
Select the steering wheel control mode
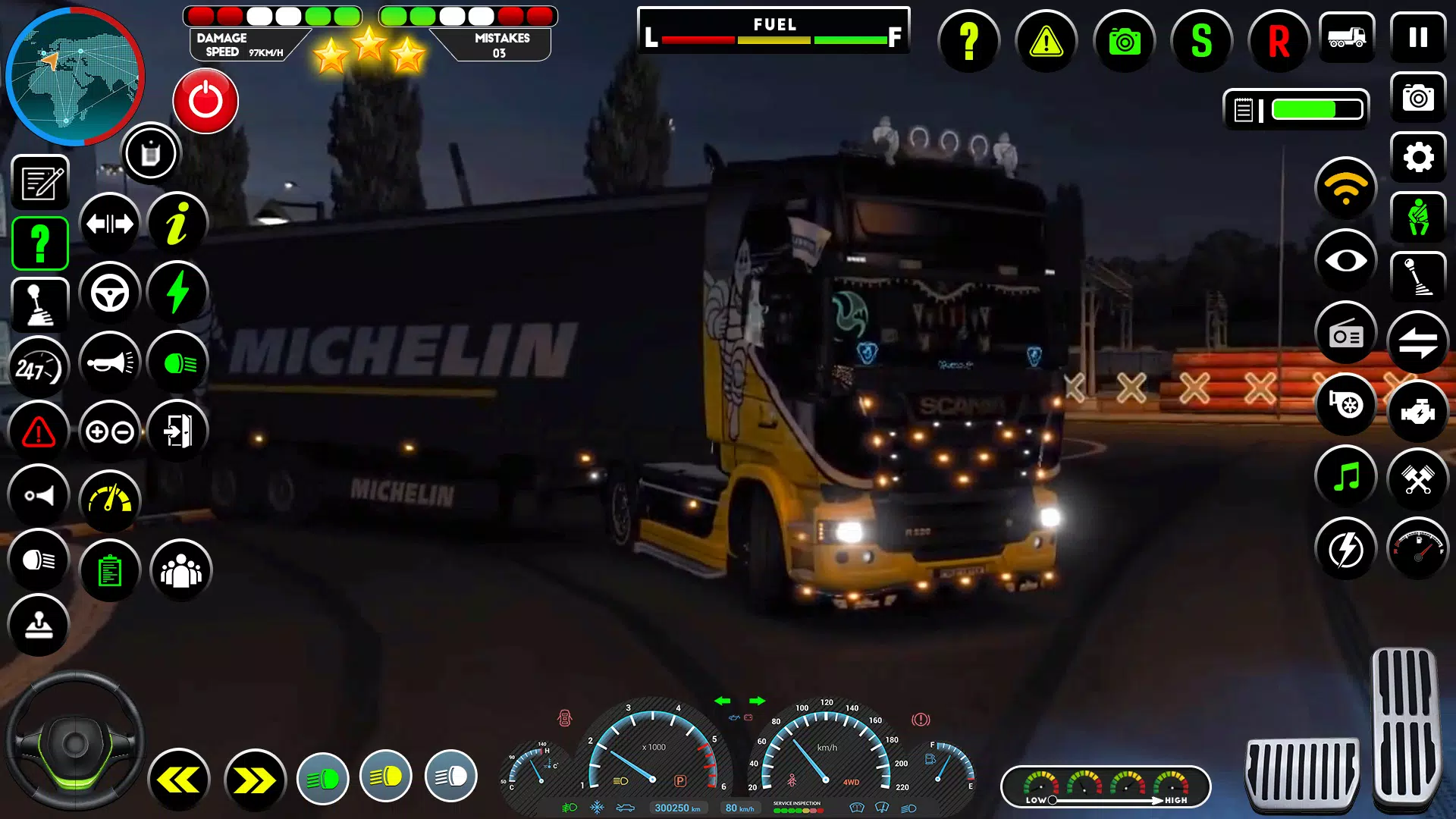(x=109, y=292)
